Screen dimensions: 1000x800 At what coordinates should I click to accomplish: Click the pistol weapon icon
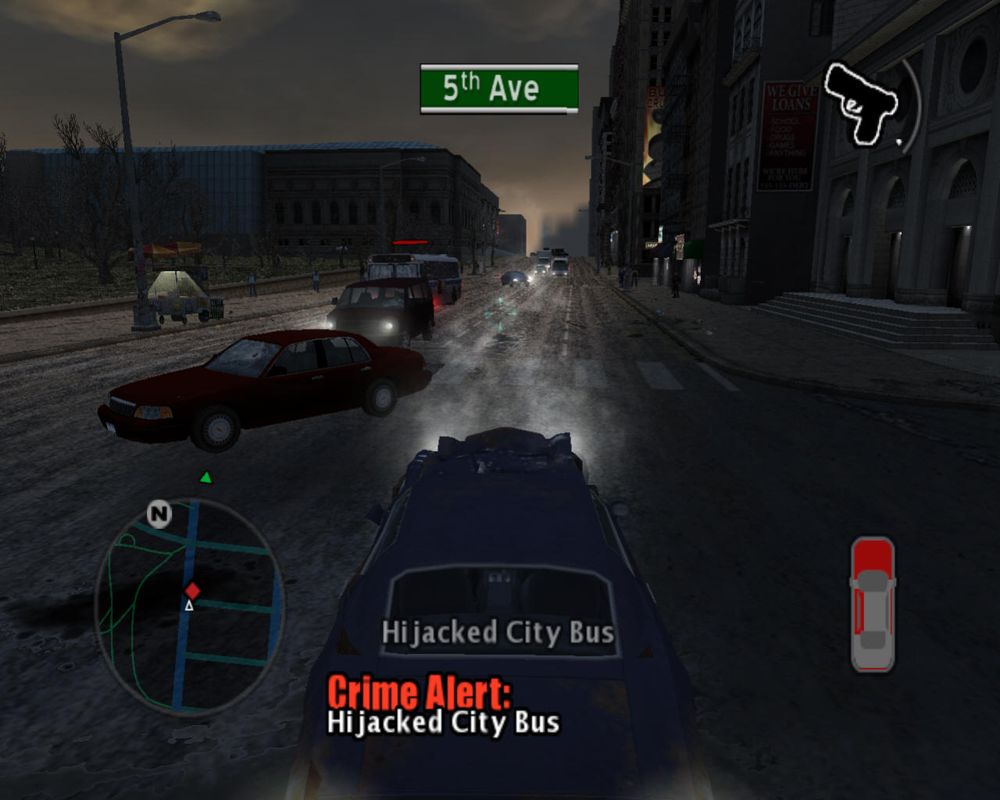[x=862, y=103]
